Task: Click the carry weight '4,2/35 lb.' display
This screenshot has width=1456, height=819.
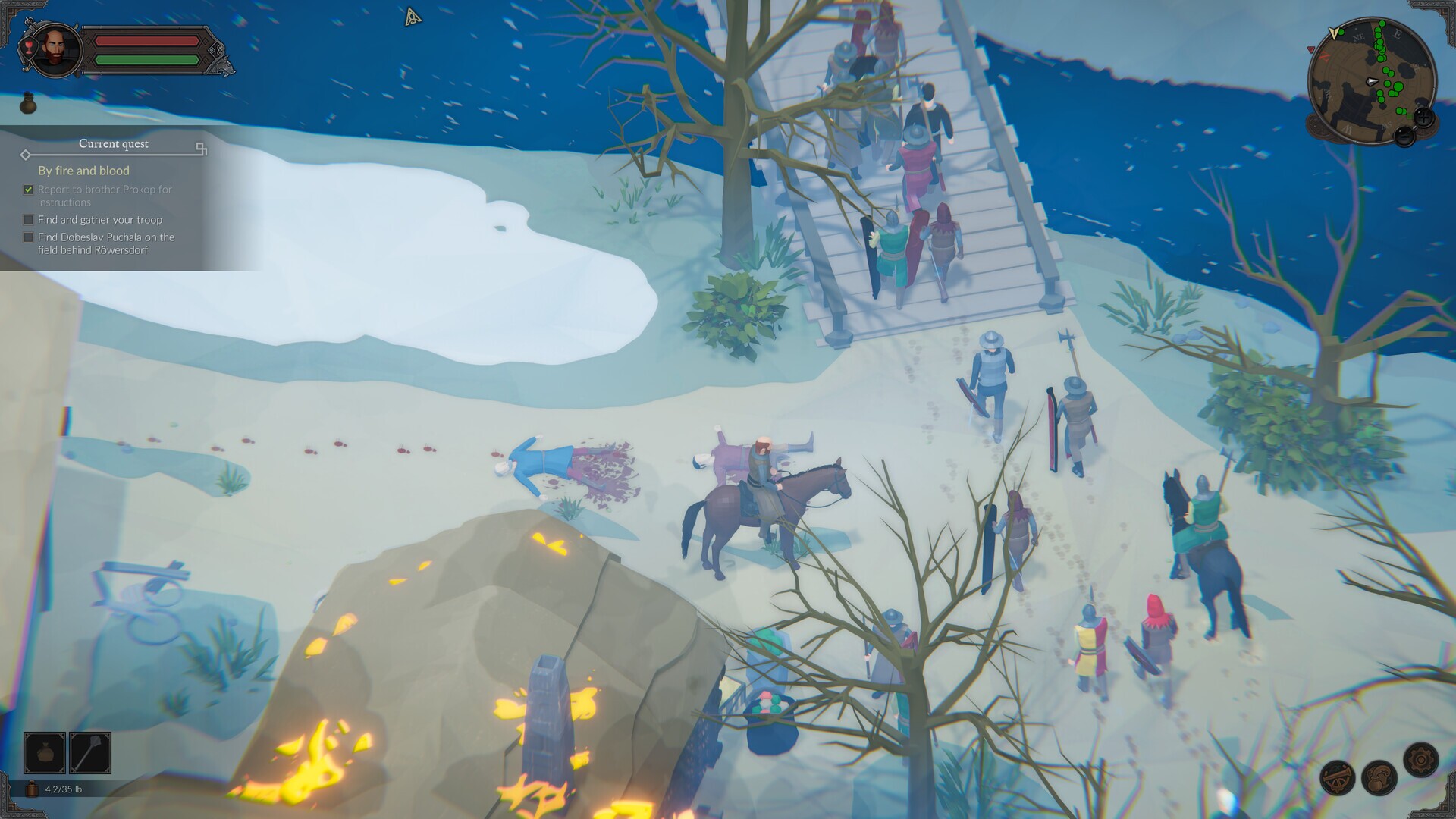Action: (64, 789)
